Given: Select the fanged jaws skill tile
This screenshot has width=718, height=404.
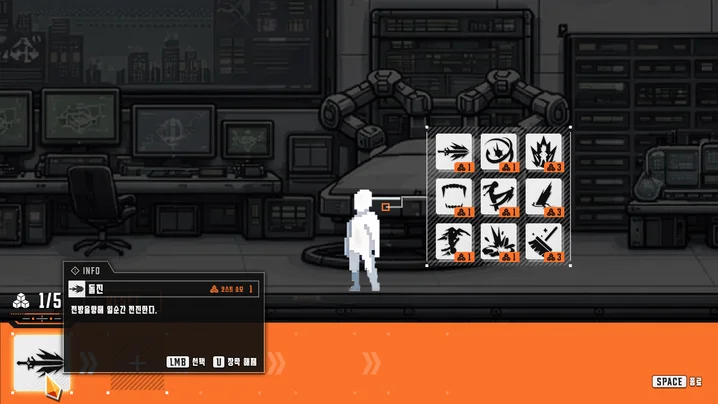Looking at the screenshot, I should [x=454, y=197].
